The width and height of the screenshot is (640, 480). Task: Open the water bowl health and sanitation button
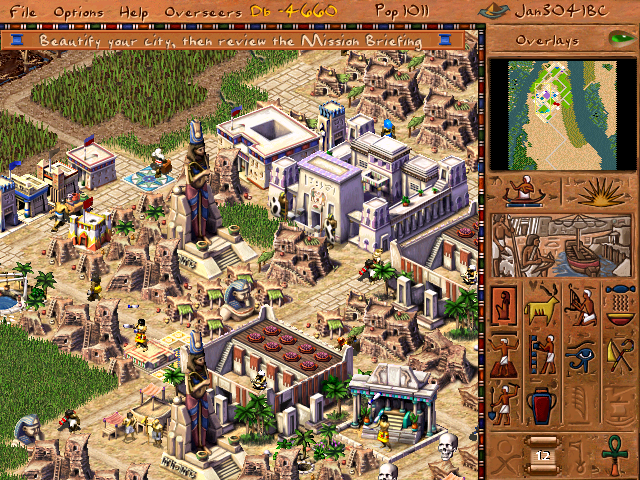619,304
